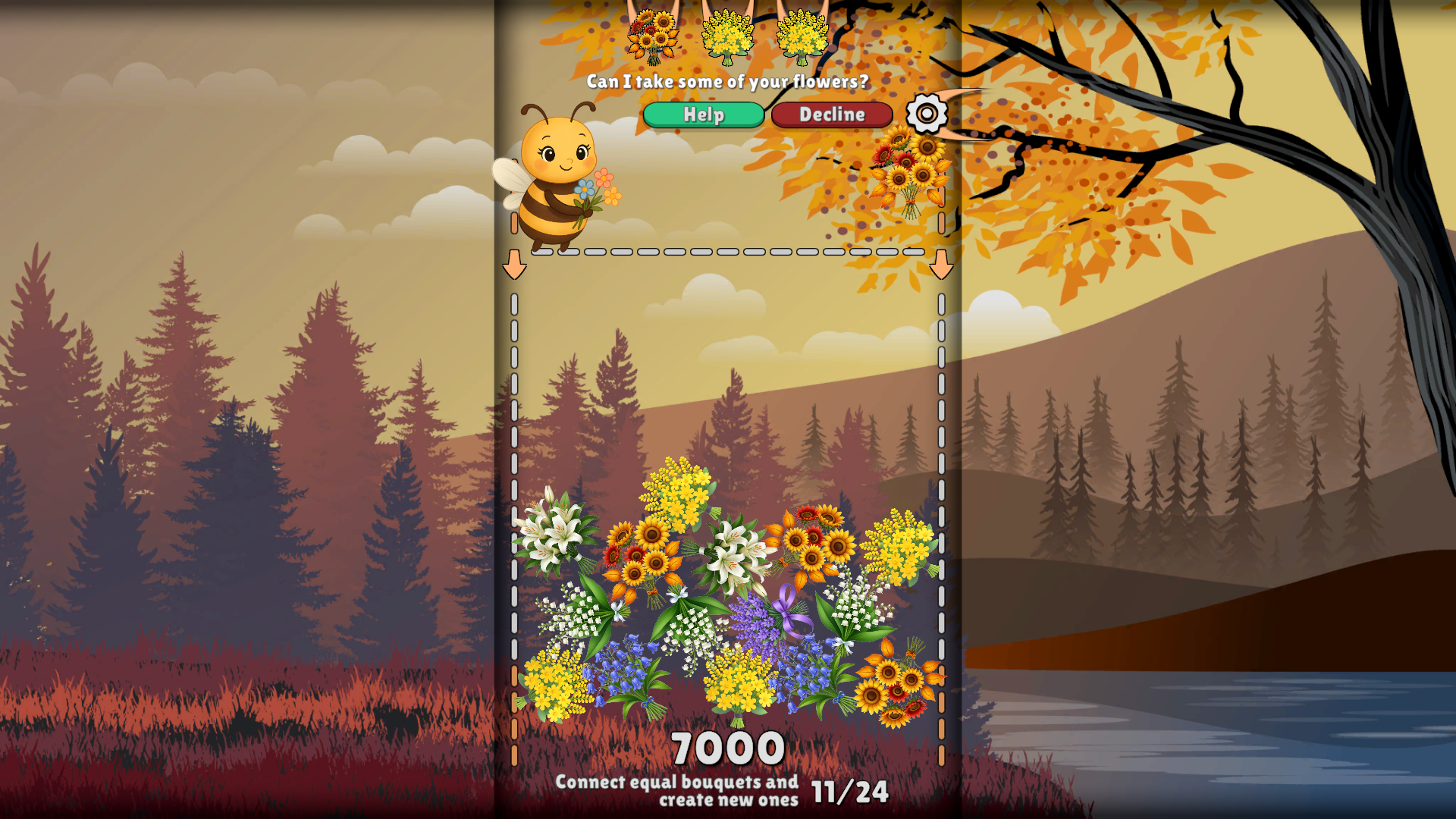Tap the middle yellow bouquet in the request slots
The image size is (1456, 819).
(729, 34)
